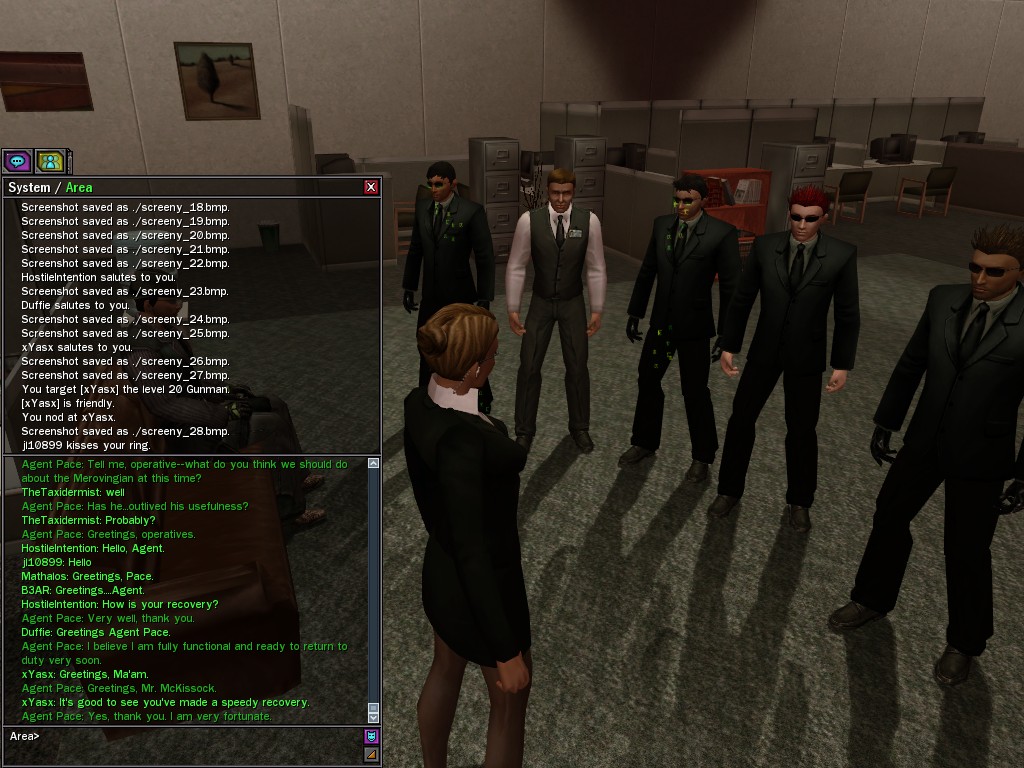Close the System / Area chat window
Screen dimensions: 1024x768
click(371, 187)
